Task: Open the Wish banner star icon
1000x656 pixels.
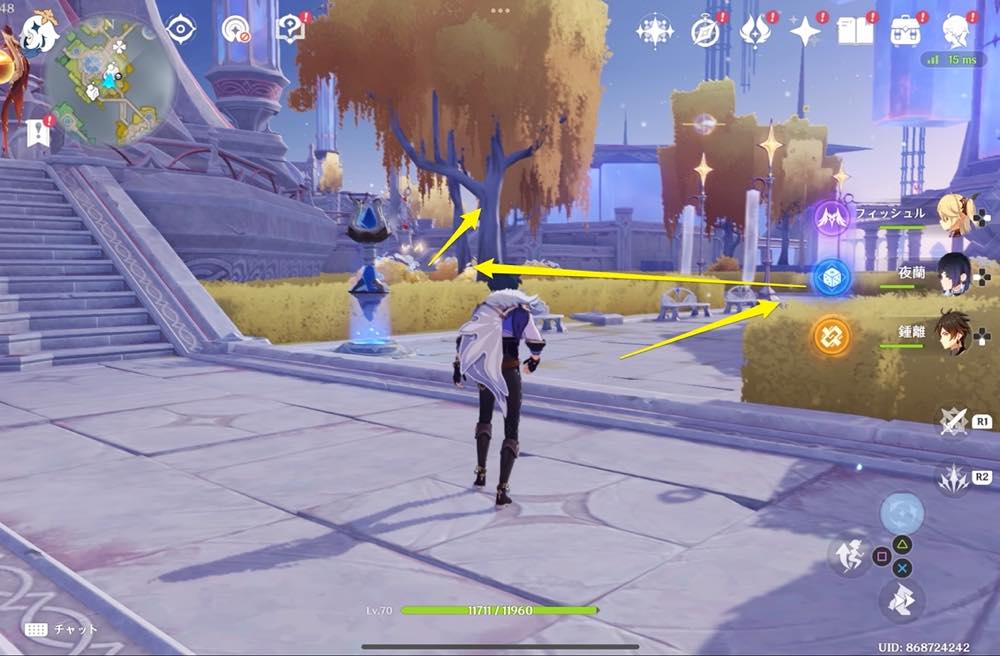Action: pyautogui.click(x=655, y=32)
